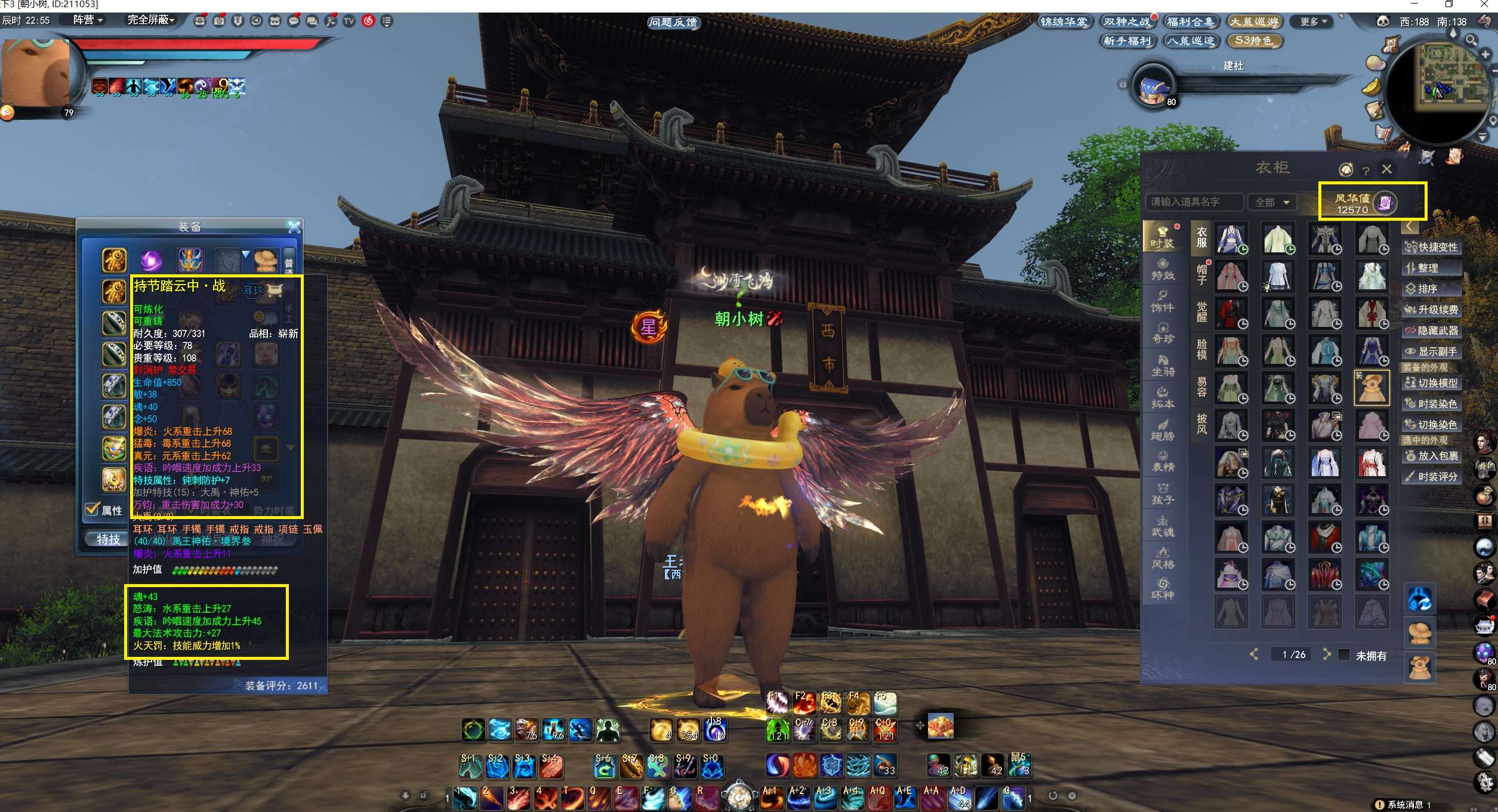Choose the 披风 cloak sub-tab
The width and height of the screenshot is (1498, 812).
click(x=1201, y=424)
